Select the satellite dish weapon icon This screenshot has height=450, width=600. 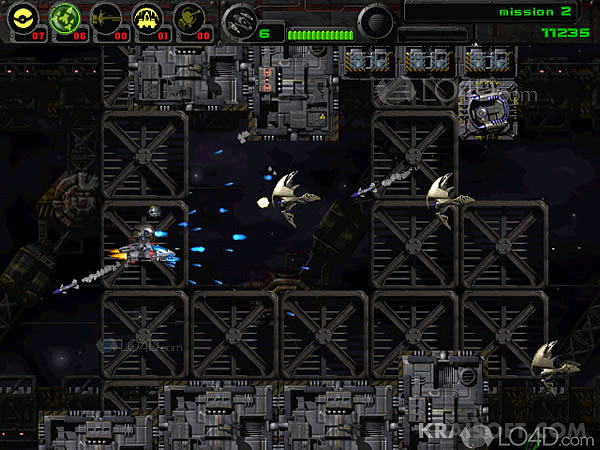click(189, 17)
